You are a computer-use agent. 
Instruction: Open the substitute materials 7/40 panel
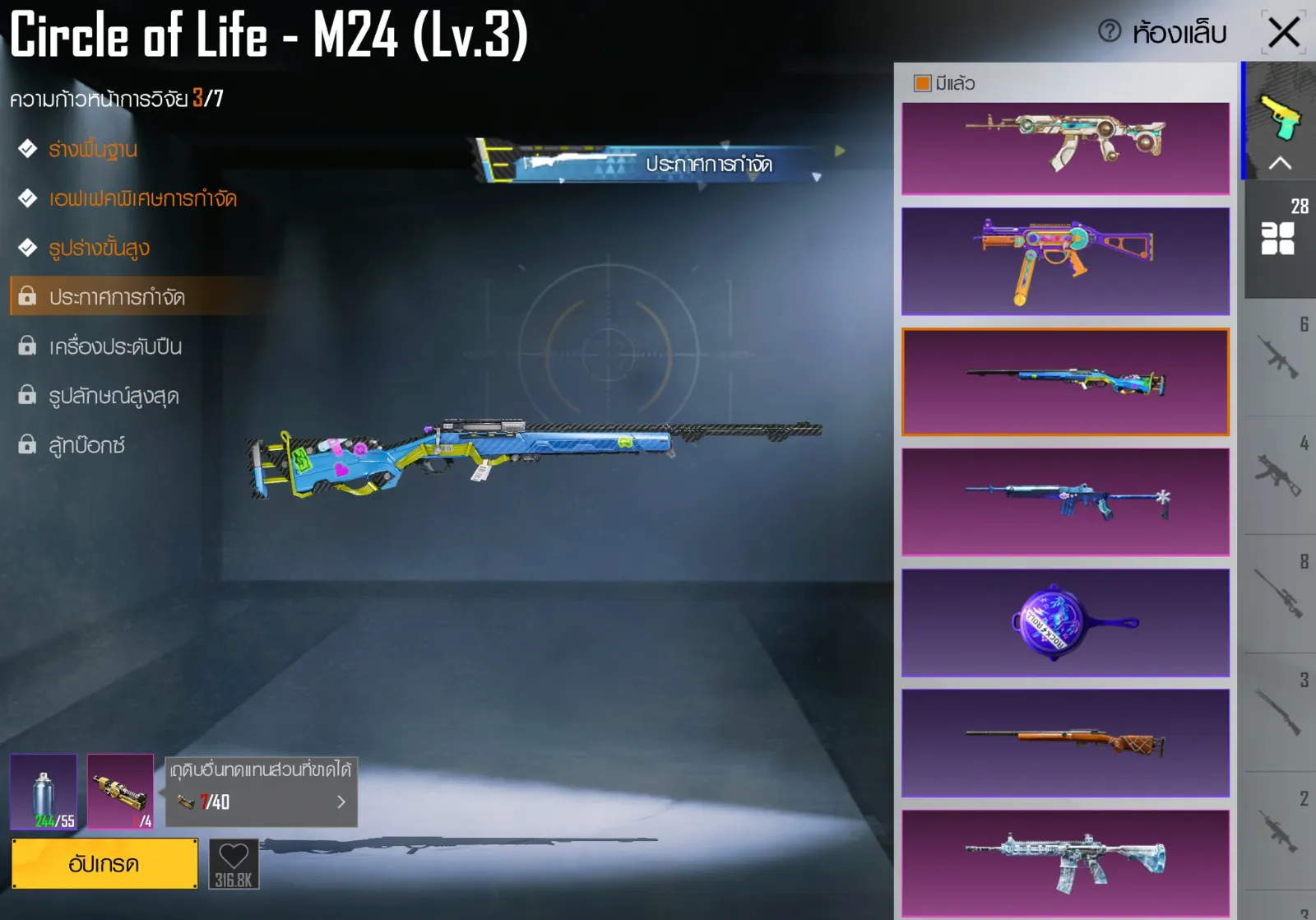(x=262, y=792)
